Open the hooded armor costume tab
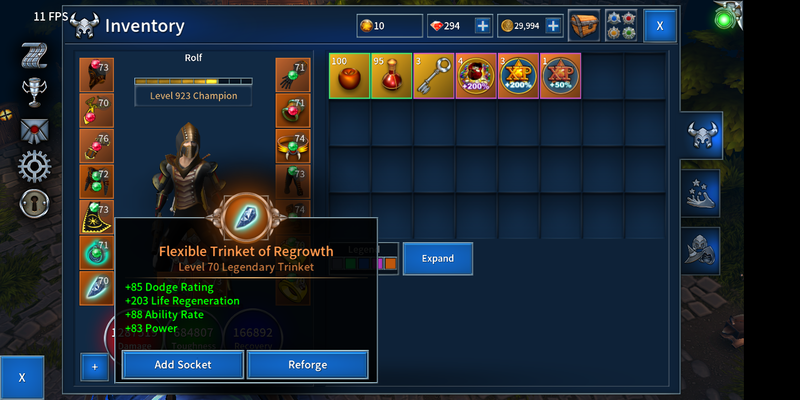 pyautogui.click(x=702, y=248)
